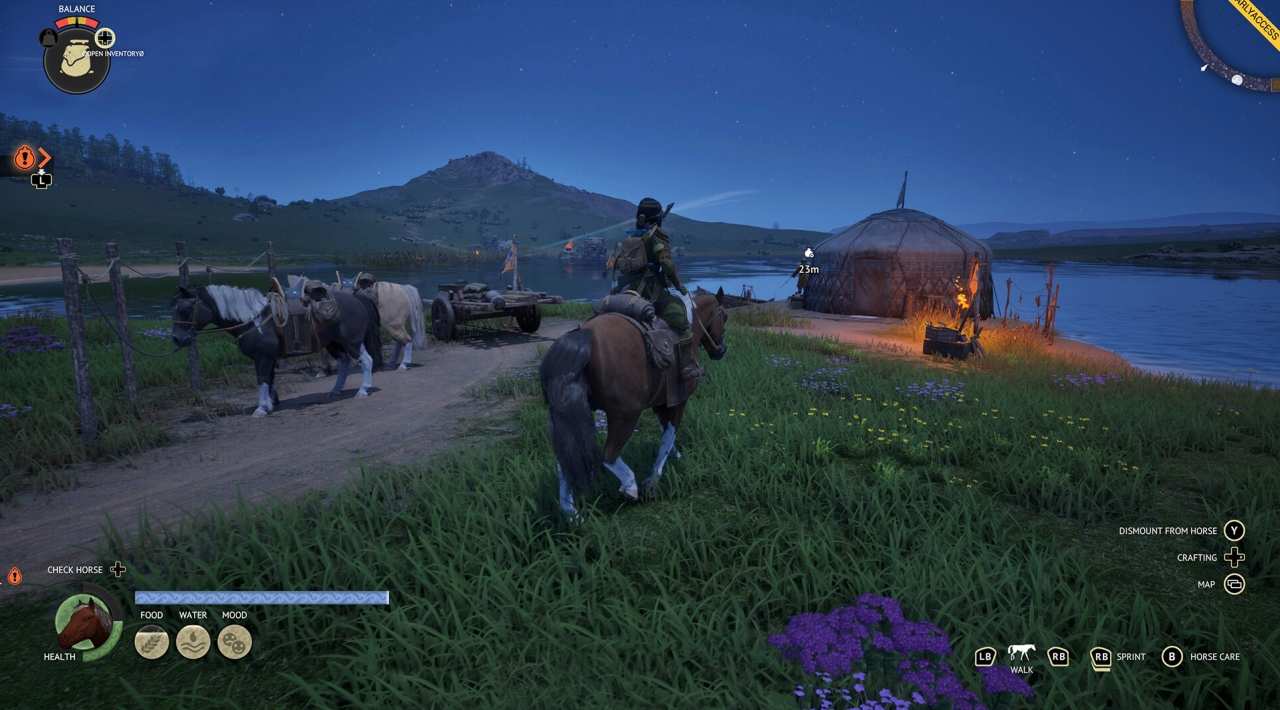Screen dimensions: 1280x710
Task: Click the carry weight icon
Action: (48, 38)
